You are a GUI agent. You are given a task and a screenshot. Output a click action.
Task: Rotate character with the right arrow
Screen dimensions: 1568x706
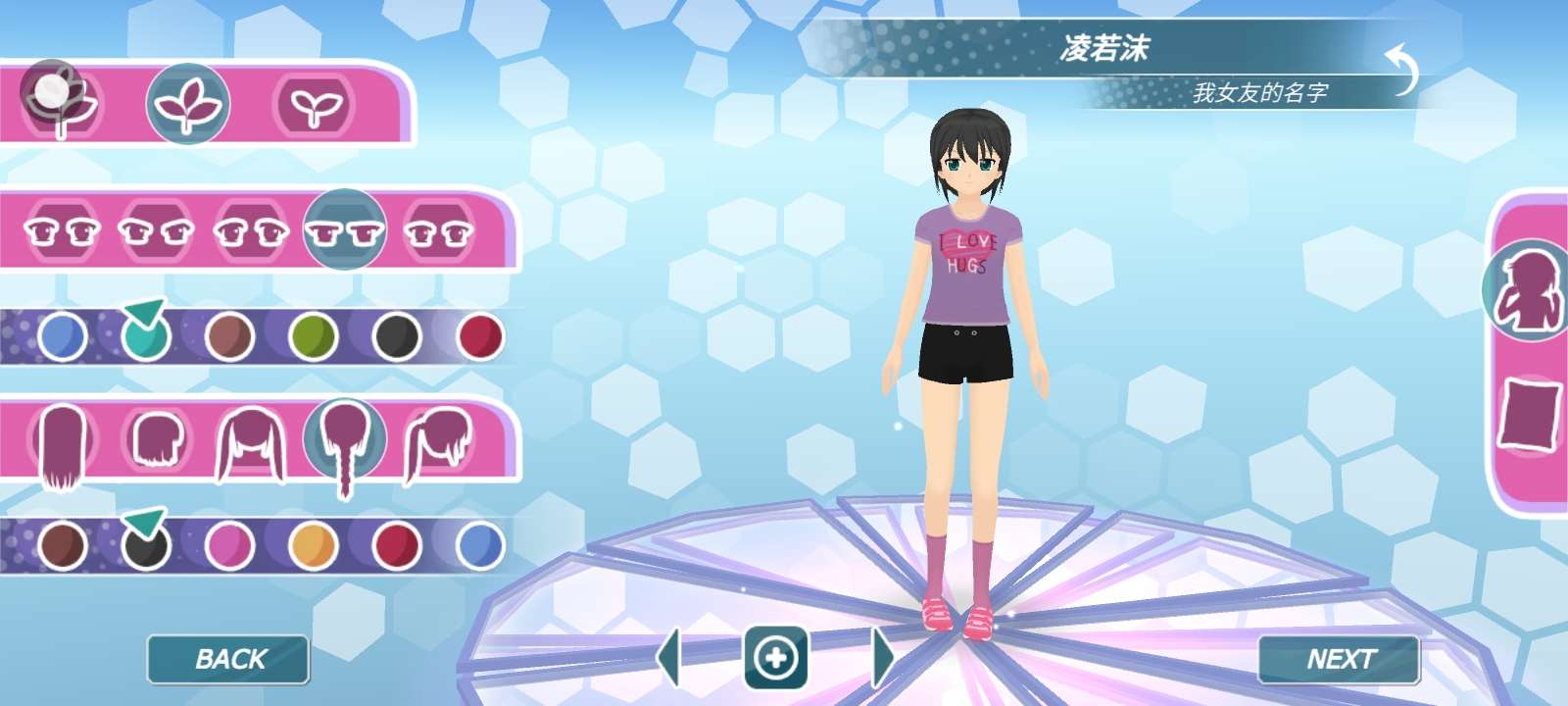[882, 657]
